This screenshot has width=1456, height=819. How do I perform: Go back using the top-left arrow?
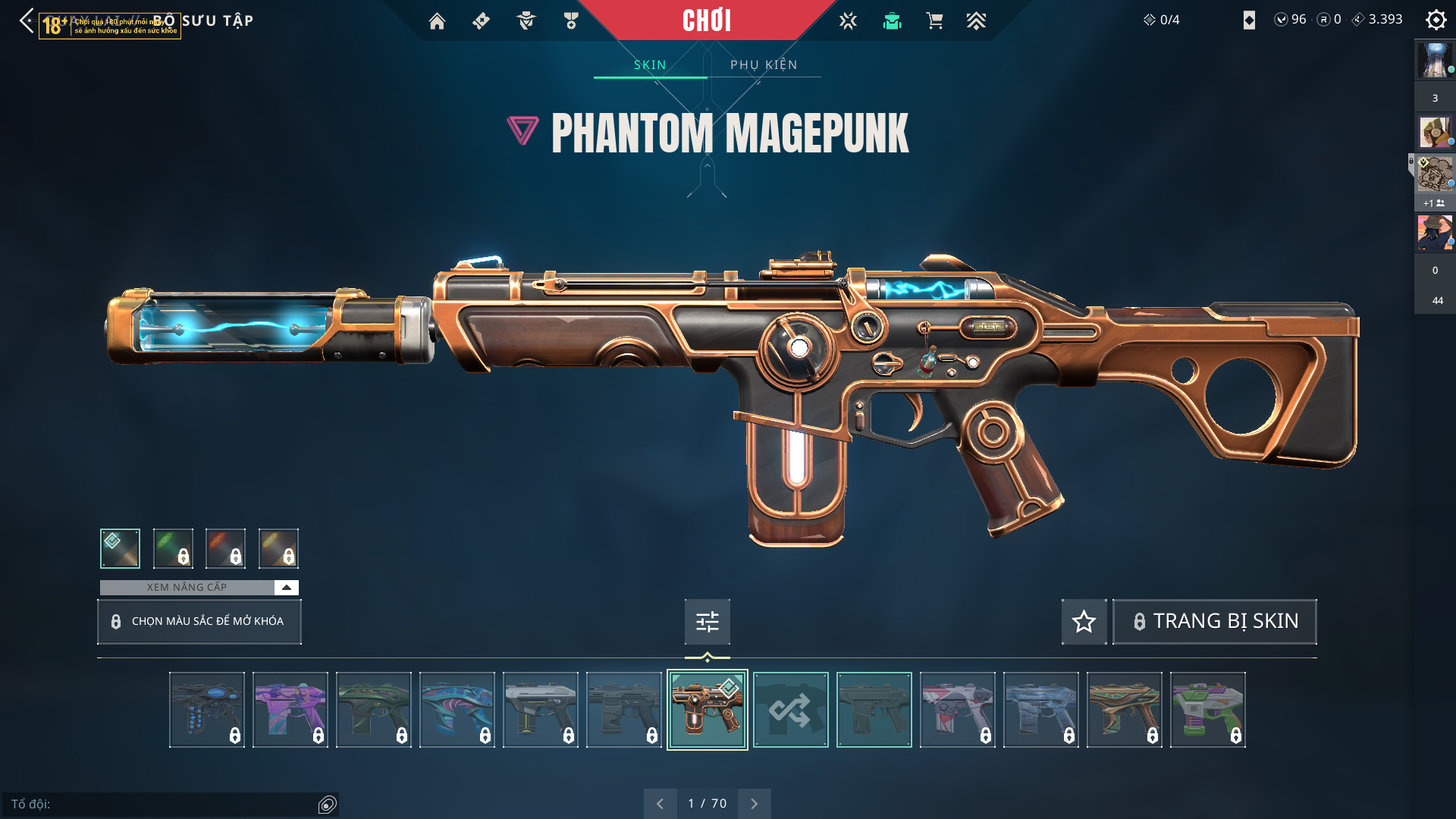[x=27, y=20]
